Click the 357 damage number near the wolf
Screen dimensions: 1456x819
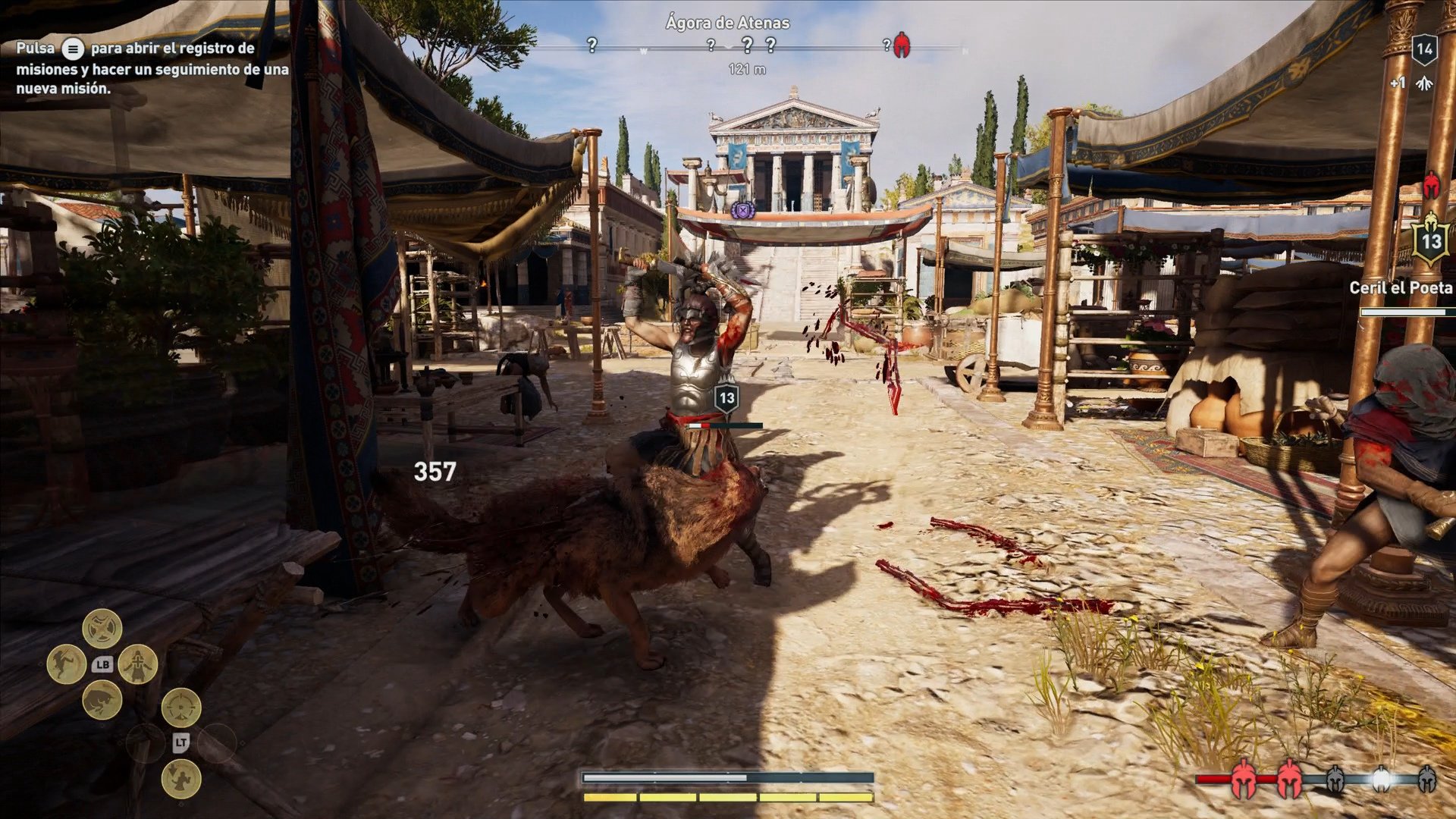click(433, 472)
